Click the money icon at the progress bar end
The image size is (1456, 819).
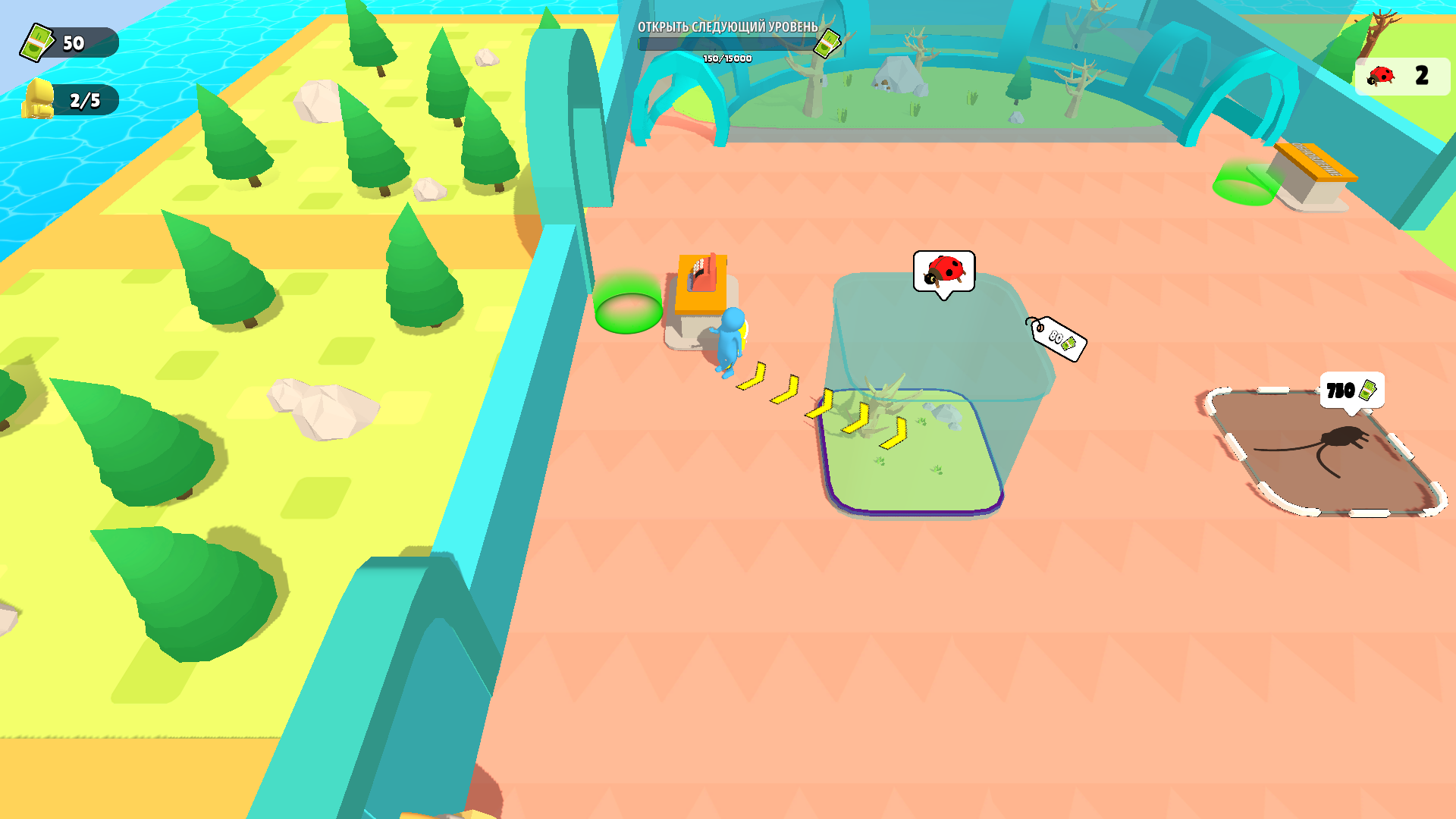[x=827, y=43]
